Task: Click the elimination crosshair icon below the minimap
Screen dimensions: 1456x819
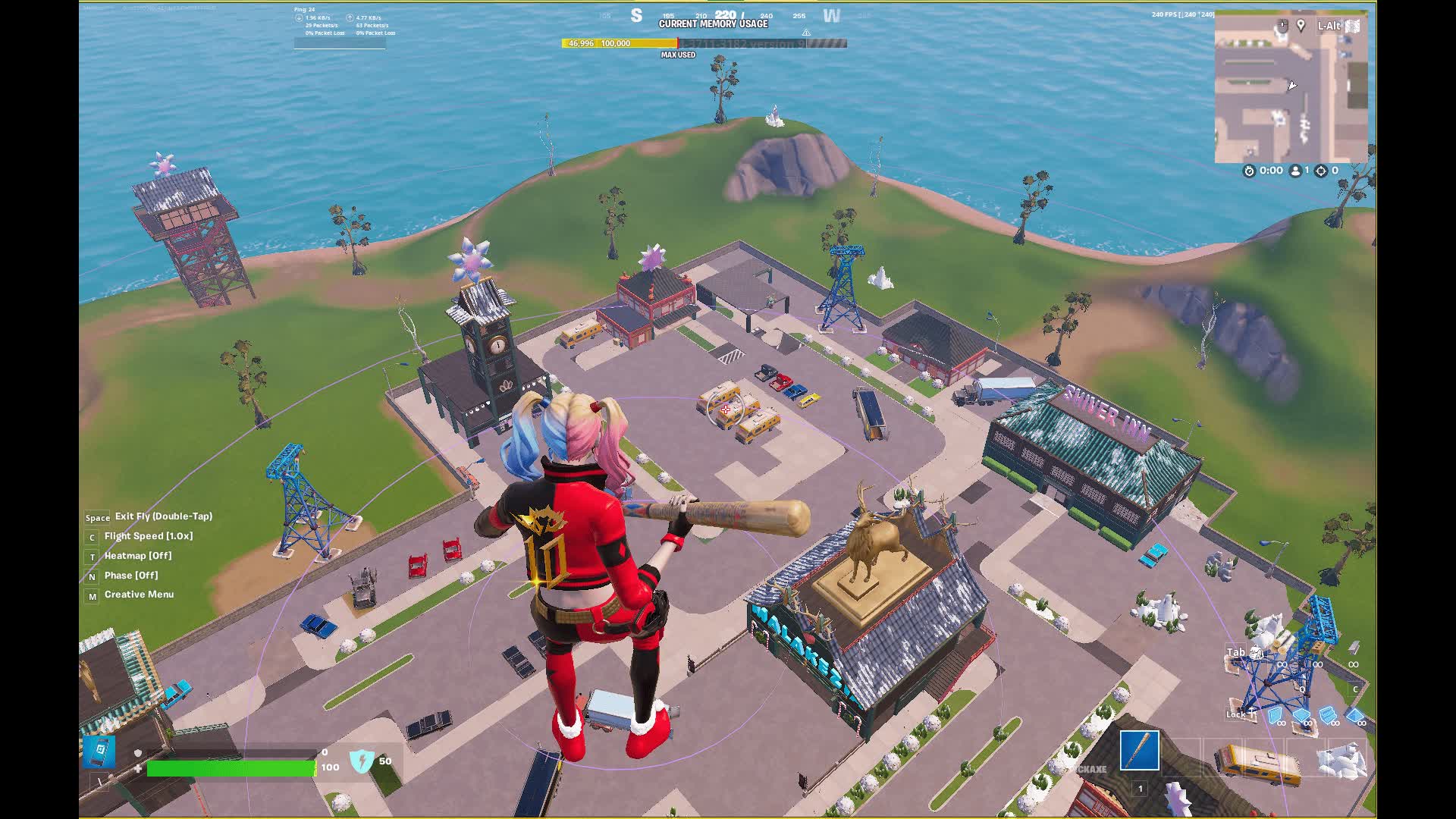Action: tap(1322, 171)
